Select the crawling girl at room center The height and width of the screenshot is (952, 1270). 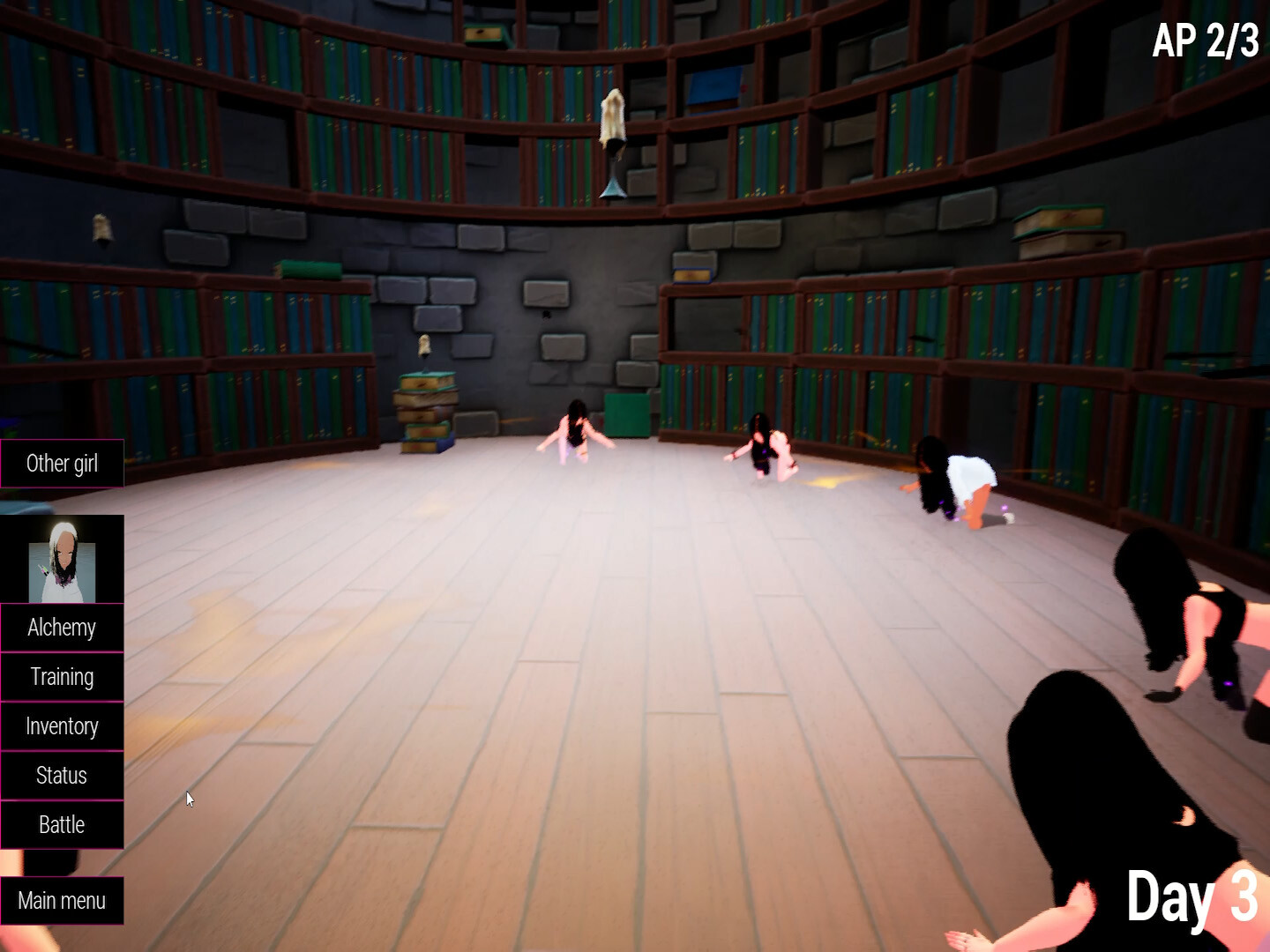[x=763, y=445]
